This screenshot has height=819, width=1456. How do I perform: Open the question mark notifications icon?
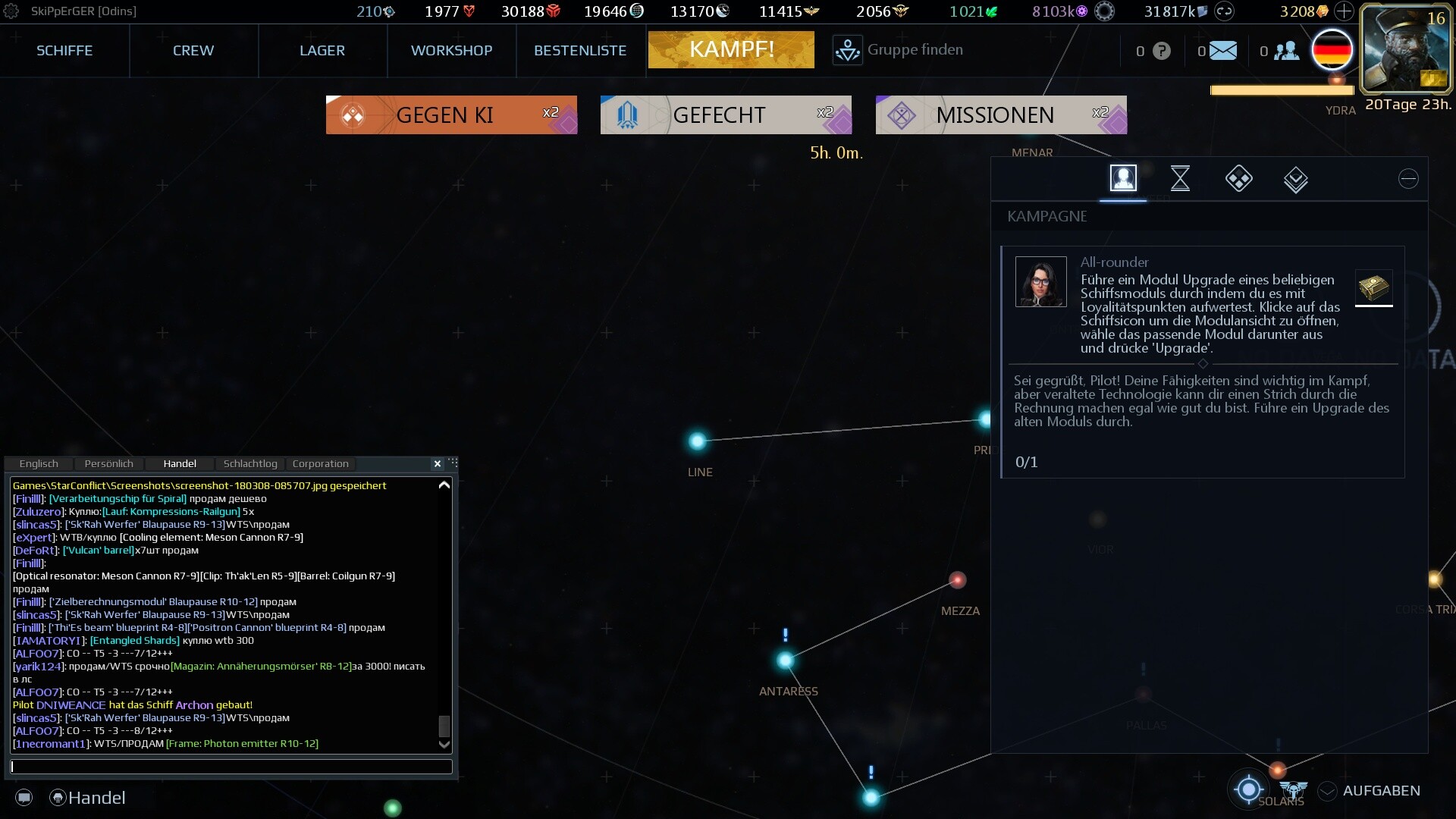tap(1160, 50)
